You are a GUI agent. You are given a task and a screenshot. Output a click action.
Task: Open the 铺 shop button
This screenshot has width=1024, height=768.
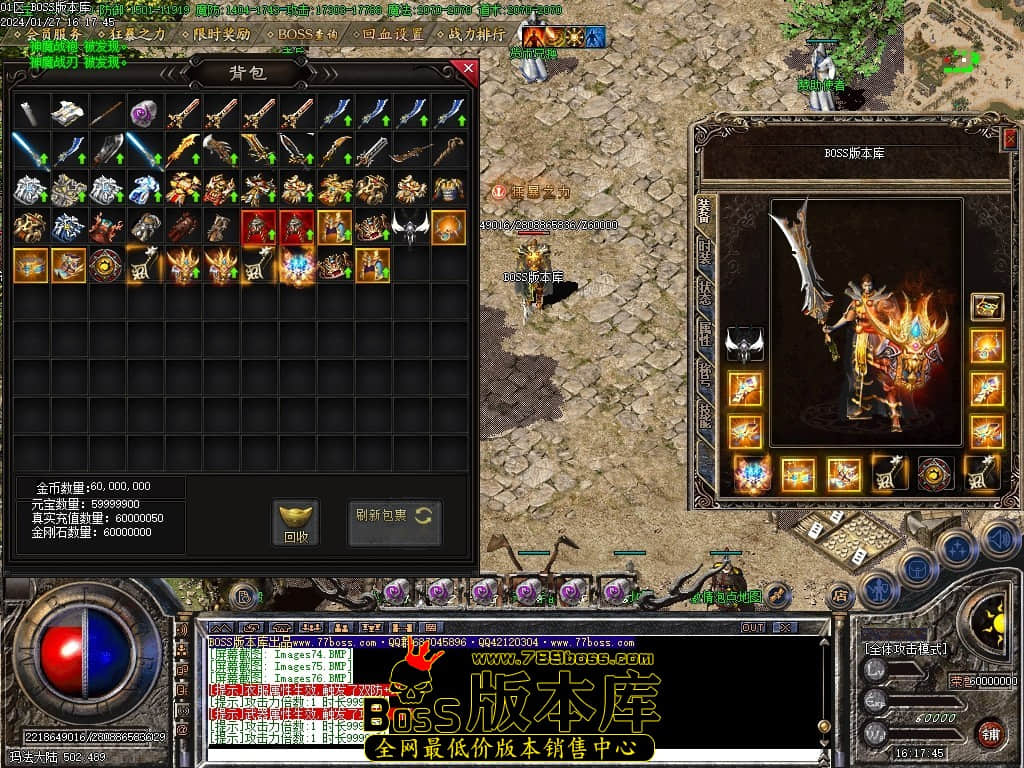(990, 732)
